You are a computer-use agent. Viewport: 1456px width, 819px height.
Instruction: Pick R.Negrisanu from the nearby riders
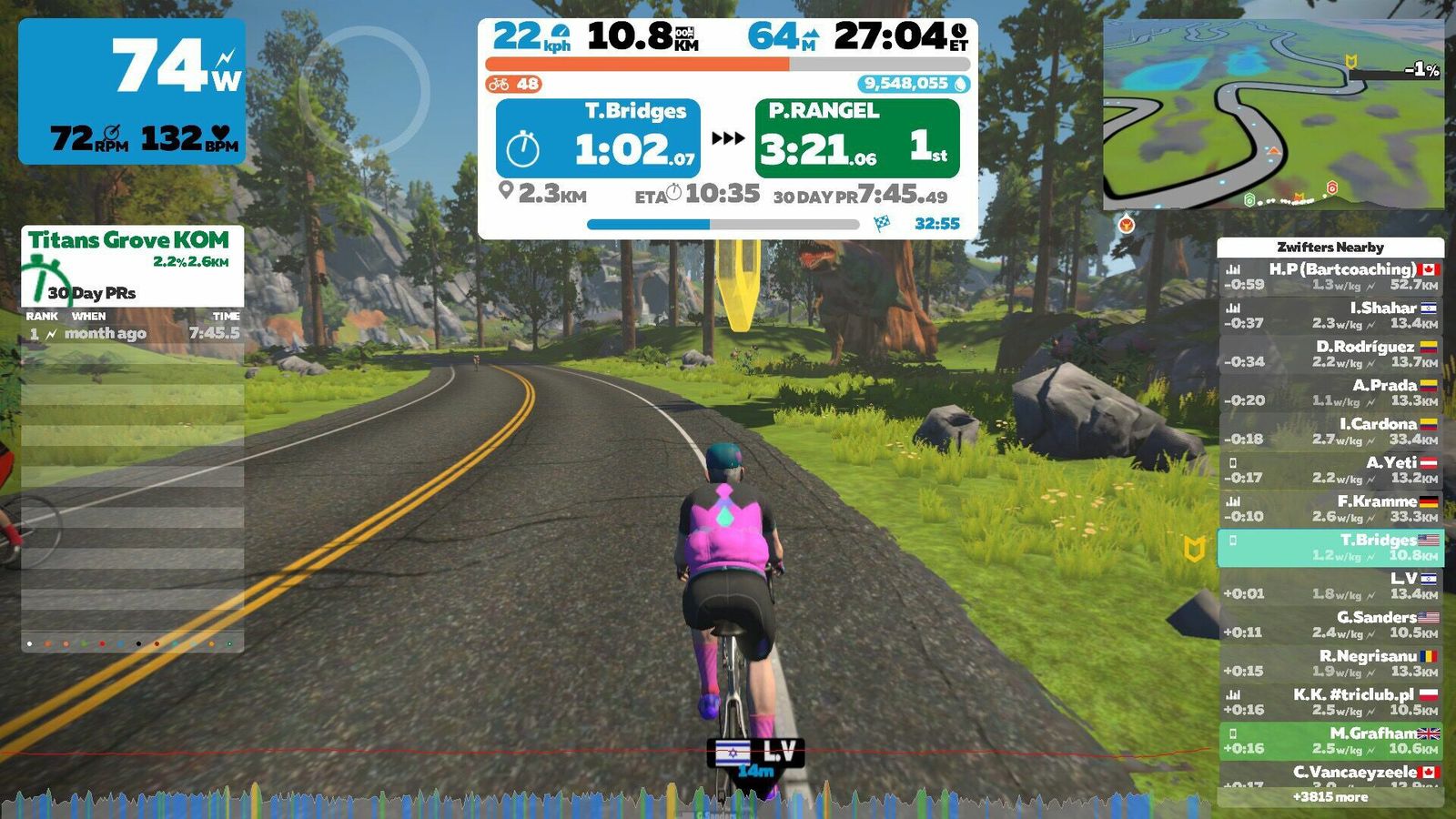click(1330, 663)
